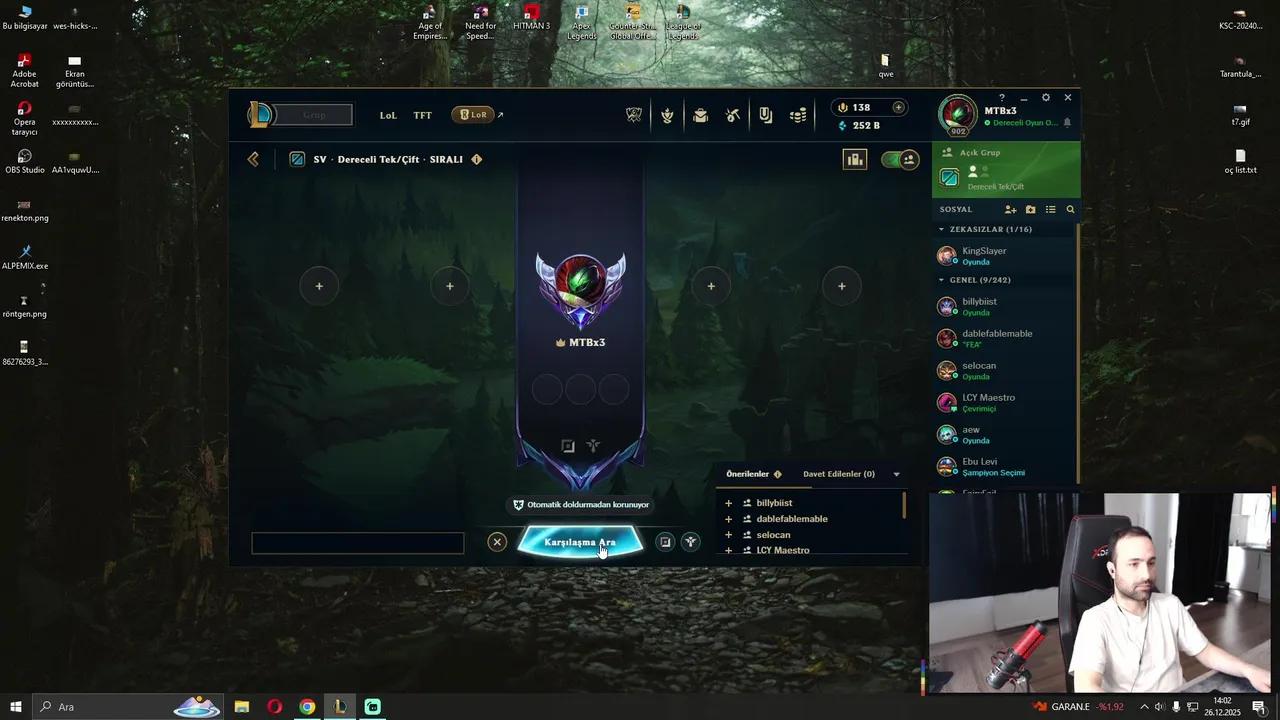Expand the ZEKASIZLAR friends group

[941, 229]
